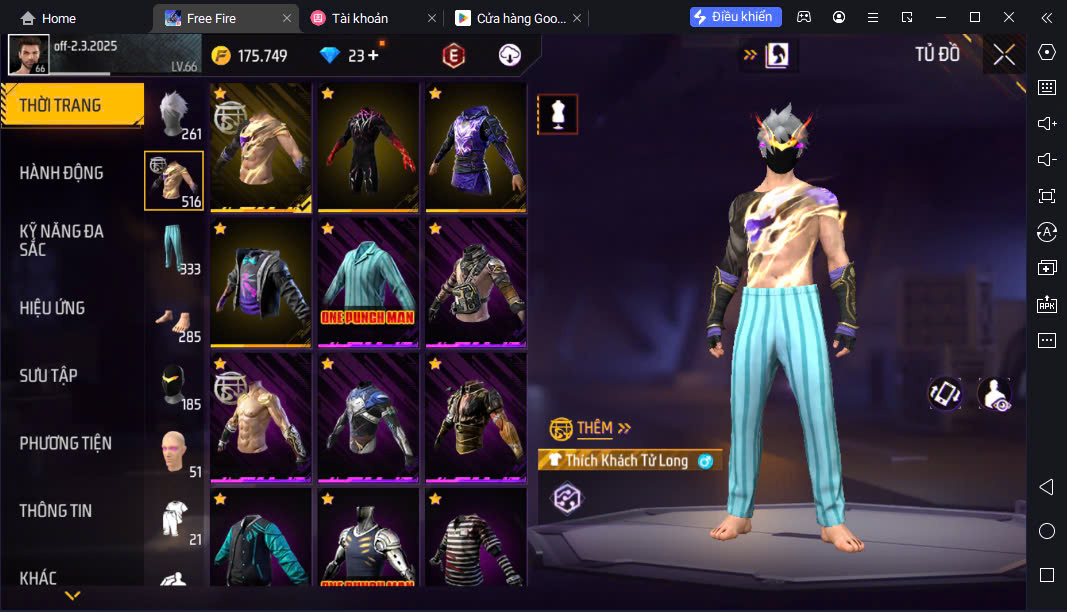Screen dimensions: 1067x612
Task: Open the HÀNH ĐỘNG category
Action: [x=61, y=173]
